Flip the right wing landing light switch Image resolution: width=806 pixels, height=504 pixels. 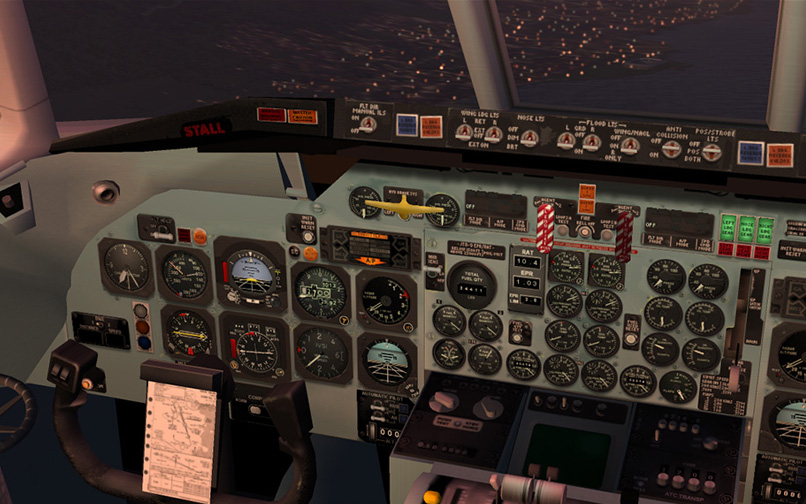pos(493,134)
